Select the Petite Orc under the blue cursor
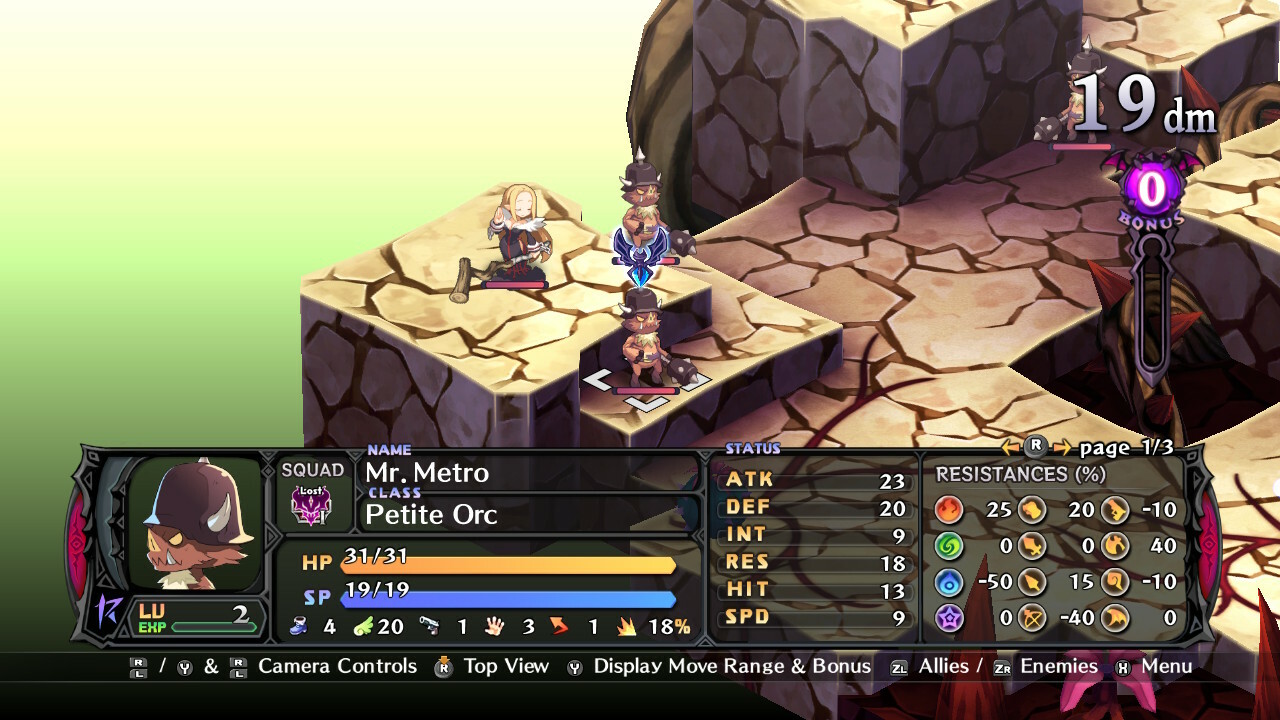The width and height of the screenshot is (1280, 720). [x=642, y=340]
